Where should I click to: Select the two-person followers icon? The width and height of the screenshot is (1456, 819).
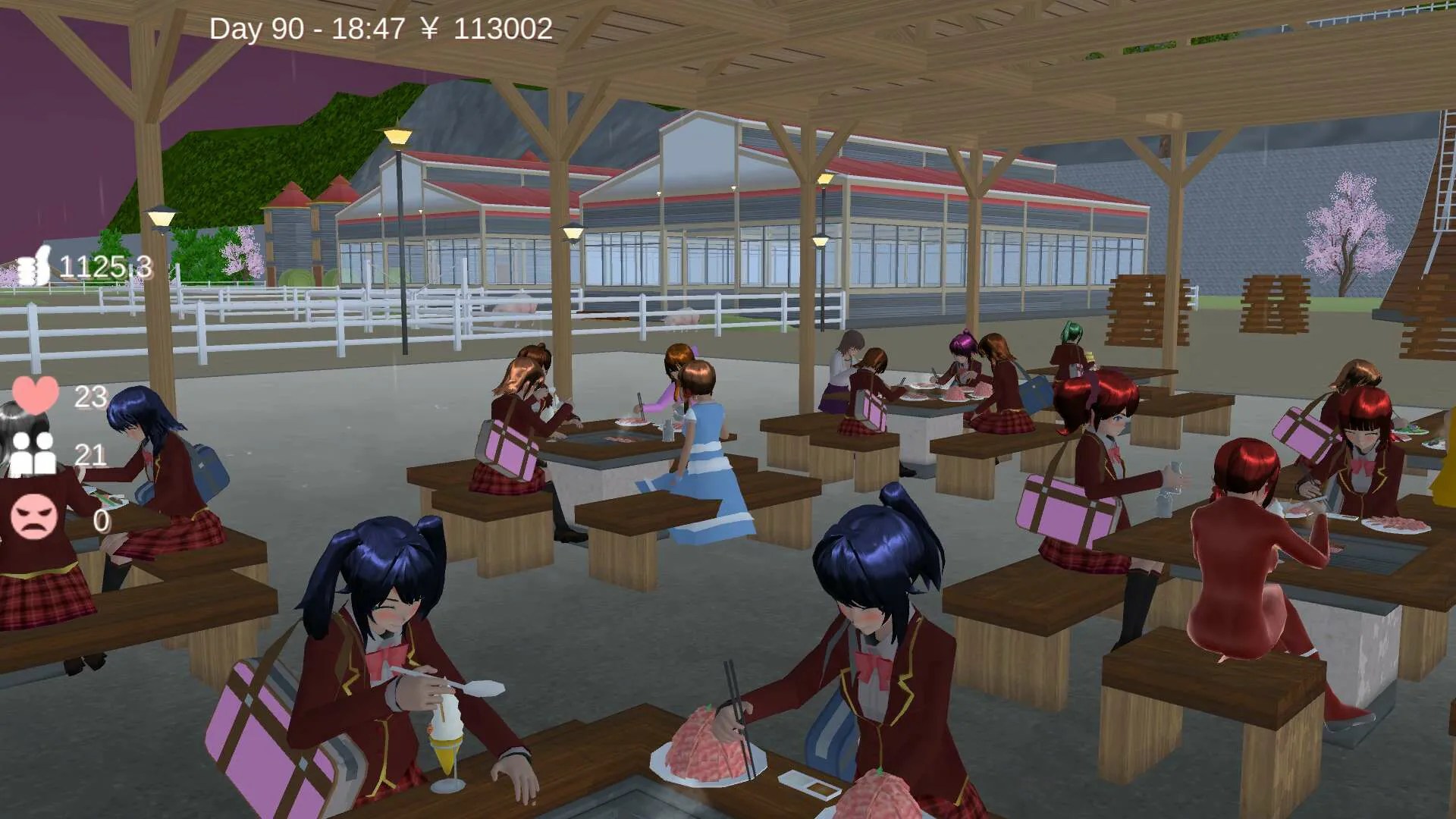click(33, 453)
